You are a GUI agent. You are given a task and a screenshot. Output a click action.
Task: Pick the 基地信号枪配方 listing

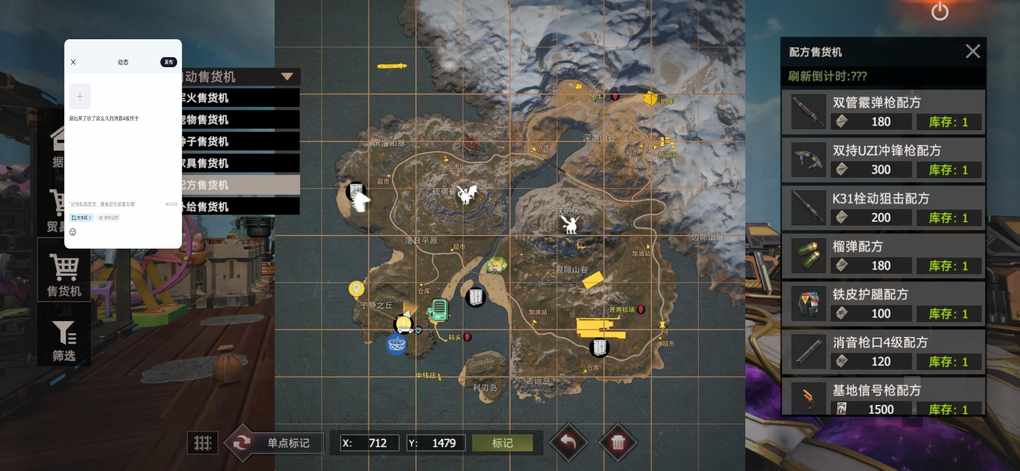click(x=884, y=397)
